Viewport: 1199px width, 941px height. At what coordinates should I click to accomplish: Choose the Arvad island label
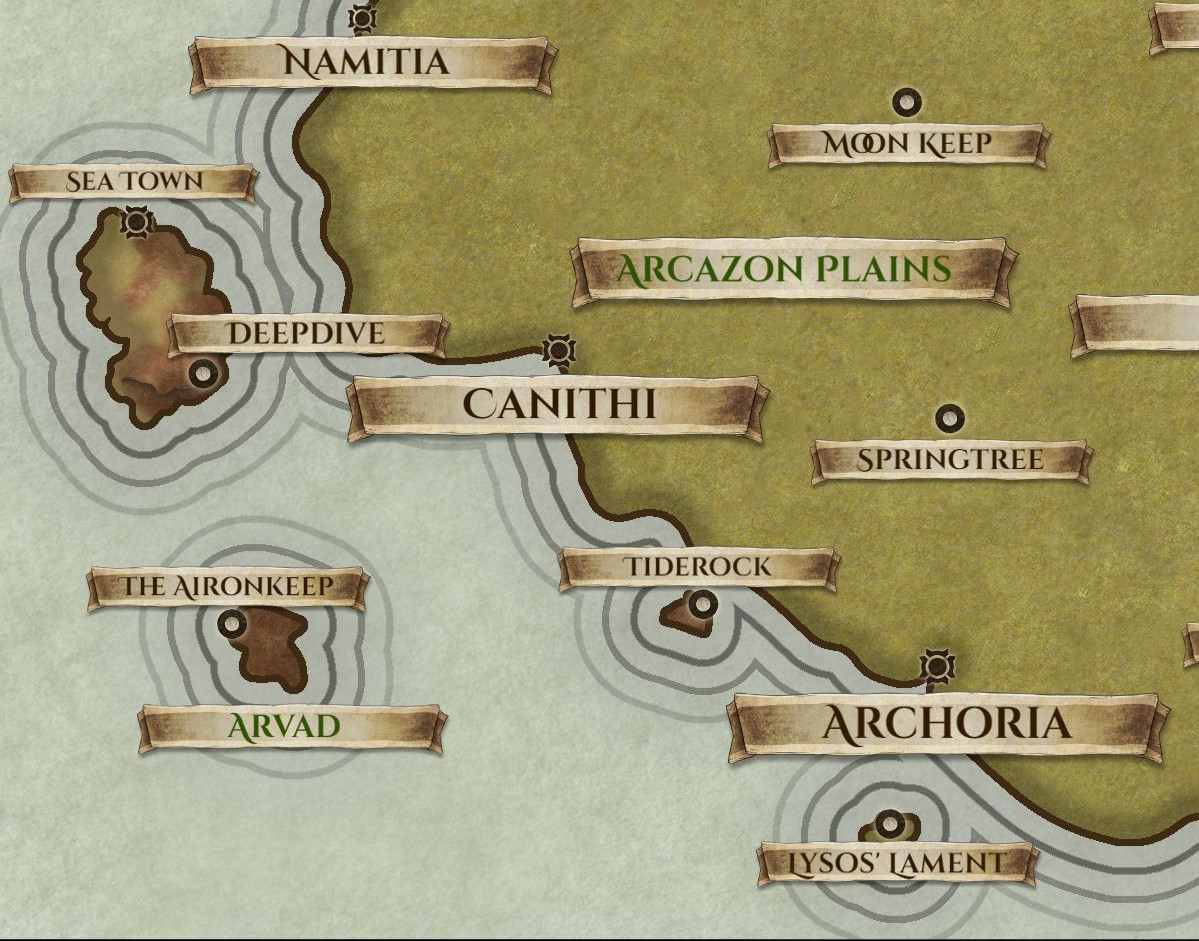coord(289,726)
